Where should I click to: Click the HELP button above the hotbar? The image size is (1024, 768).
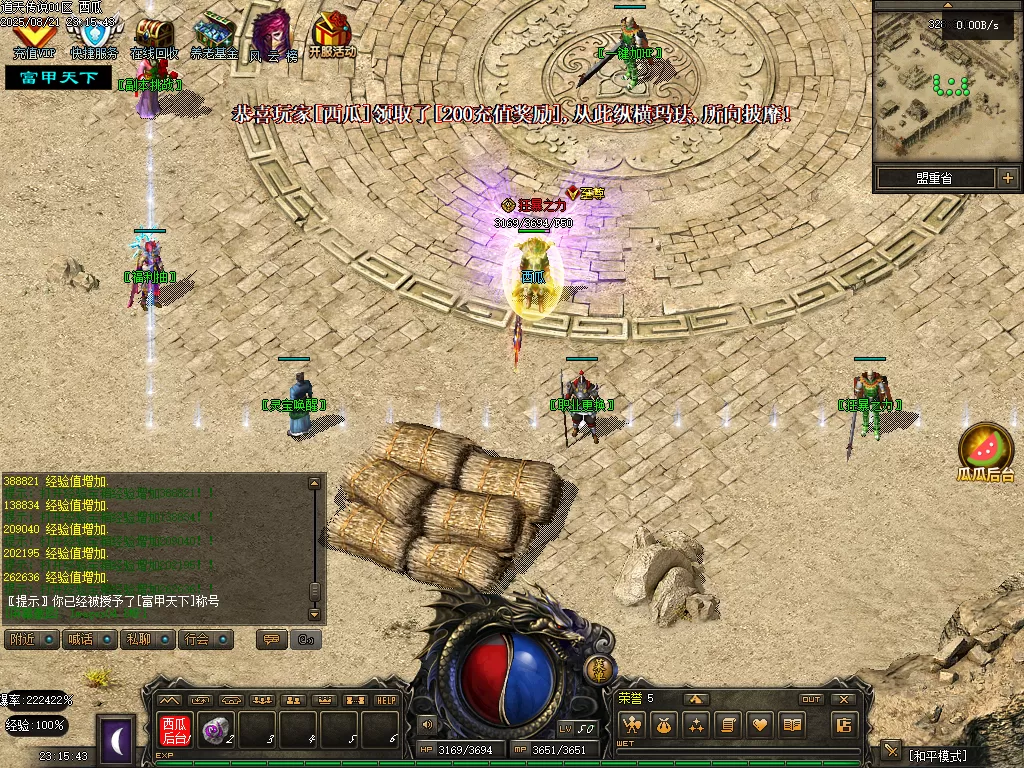pyautogui.click(x=386, y=700)
